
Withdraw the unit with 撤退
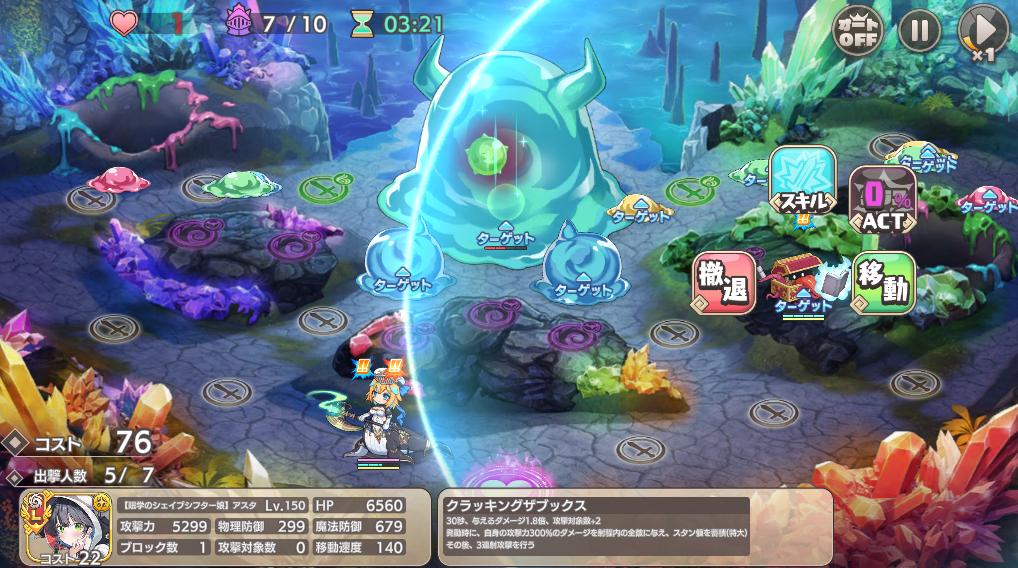[x=724, y=283]
